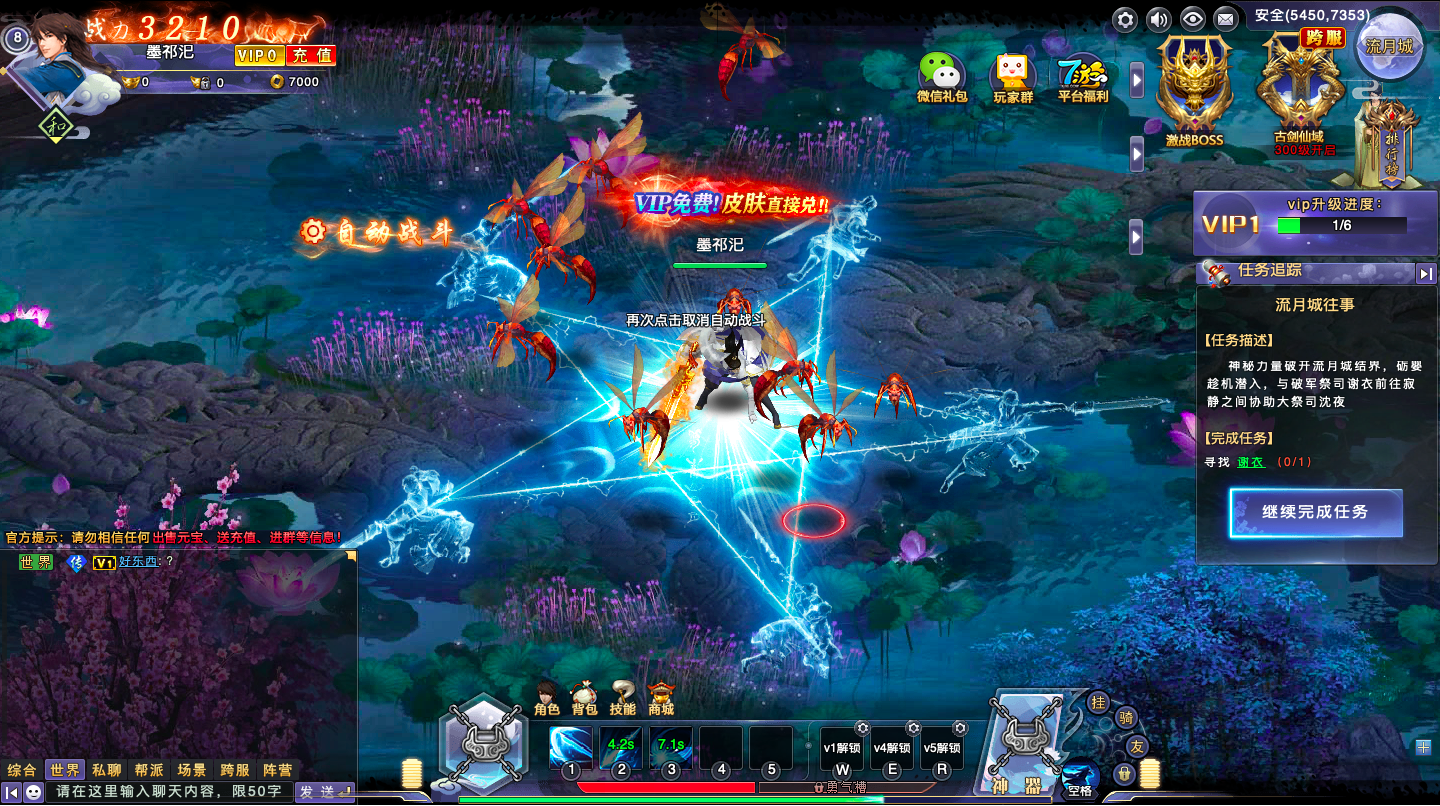Open the 激战BOSS event
Image resolution: width=1440 pixels, height=806 pixels.
1194,90
